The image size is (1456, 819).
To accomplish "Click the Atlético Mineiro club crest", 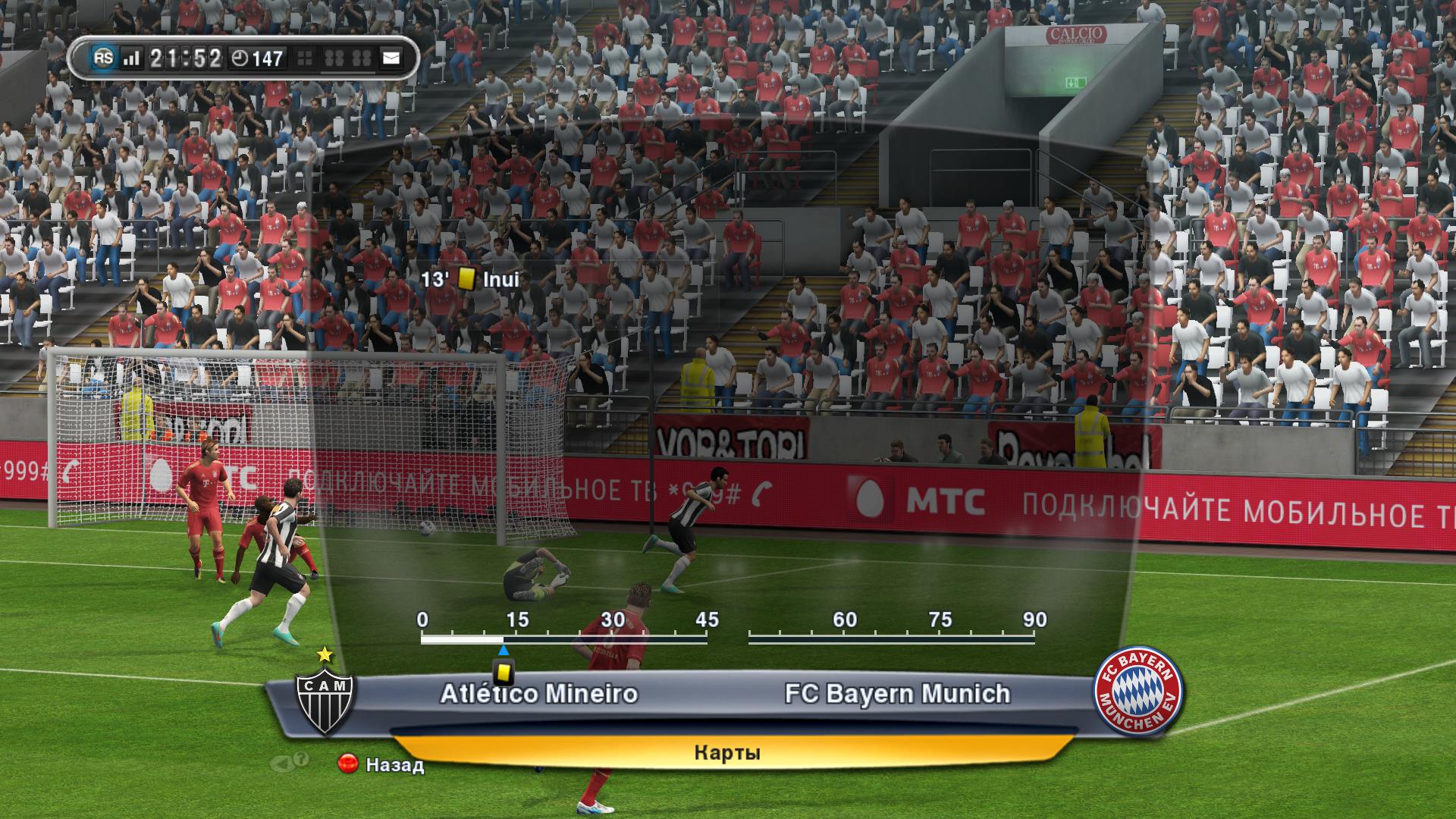I will (325, 699).
